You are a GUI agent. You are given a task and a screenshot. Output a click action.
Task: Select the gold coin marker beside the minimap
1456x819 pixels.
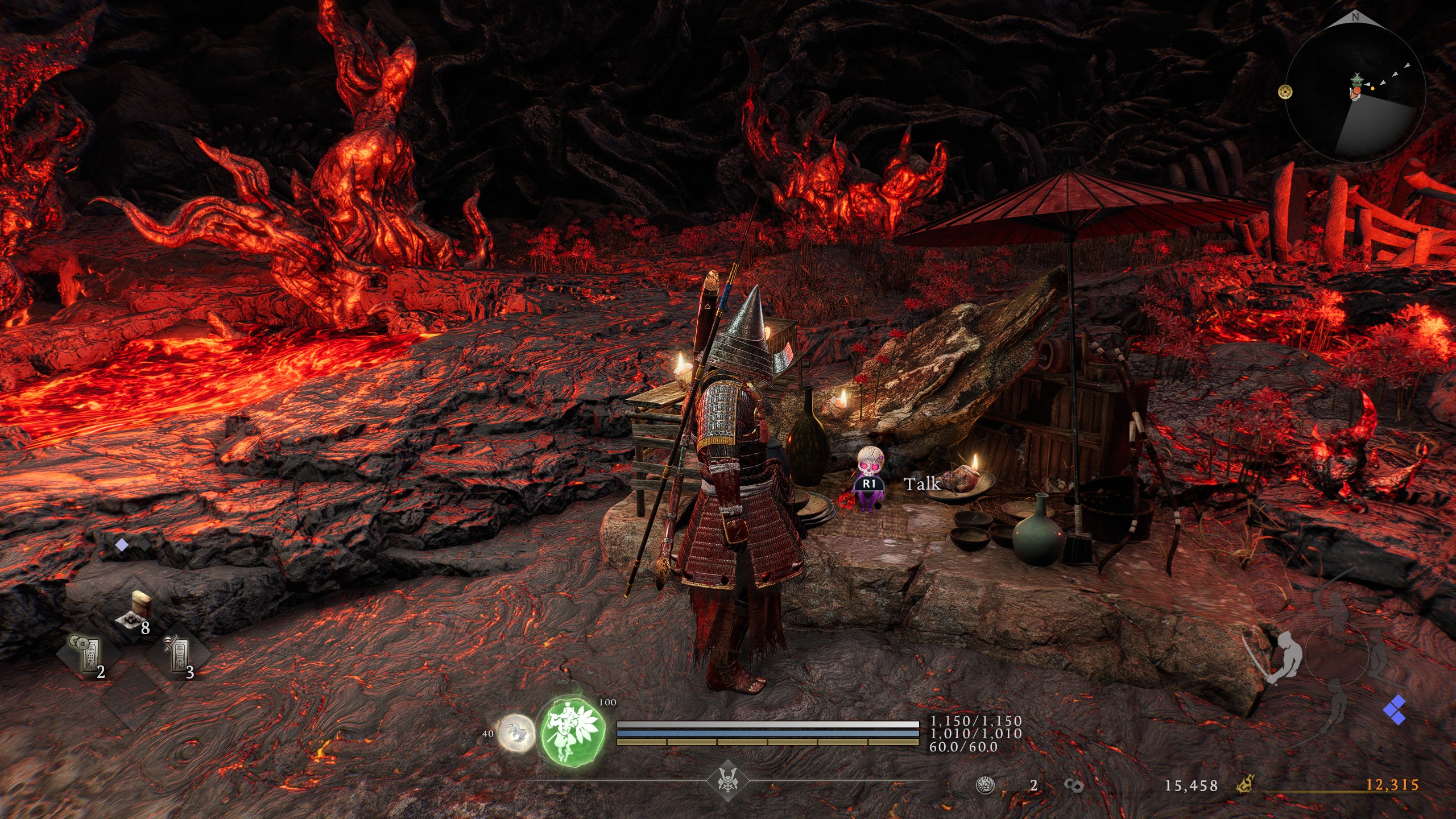click(x=1285, y=92)
